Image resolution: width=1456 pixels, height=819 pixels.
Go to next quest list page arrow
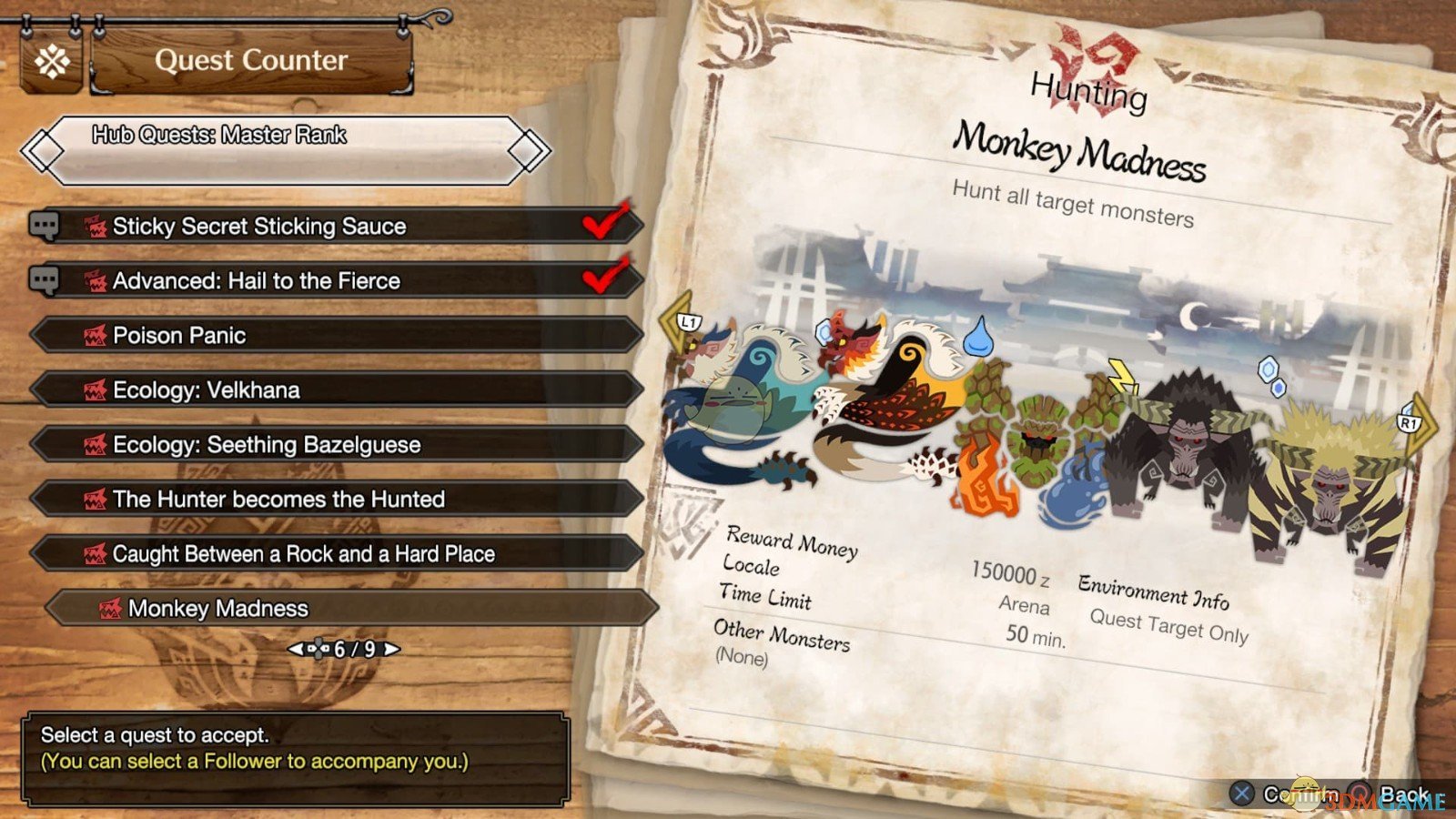391,649
